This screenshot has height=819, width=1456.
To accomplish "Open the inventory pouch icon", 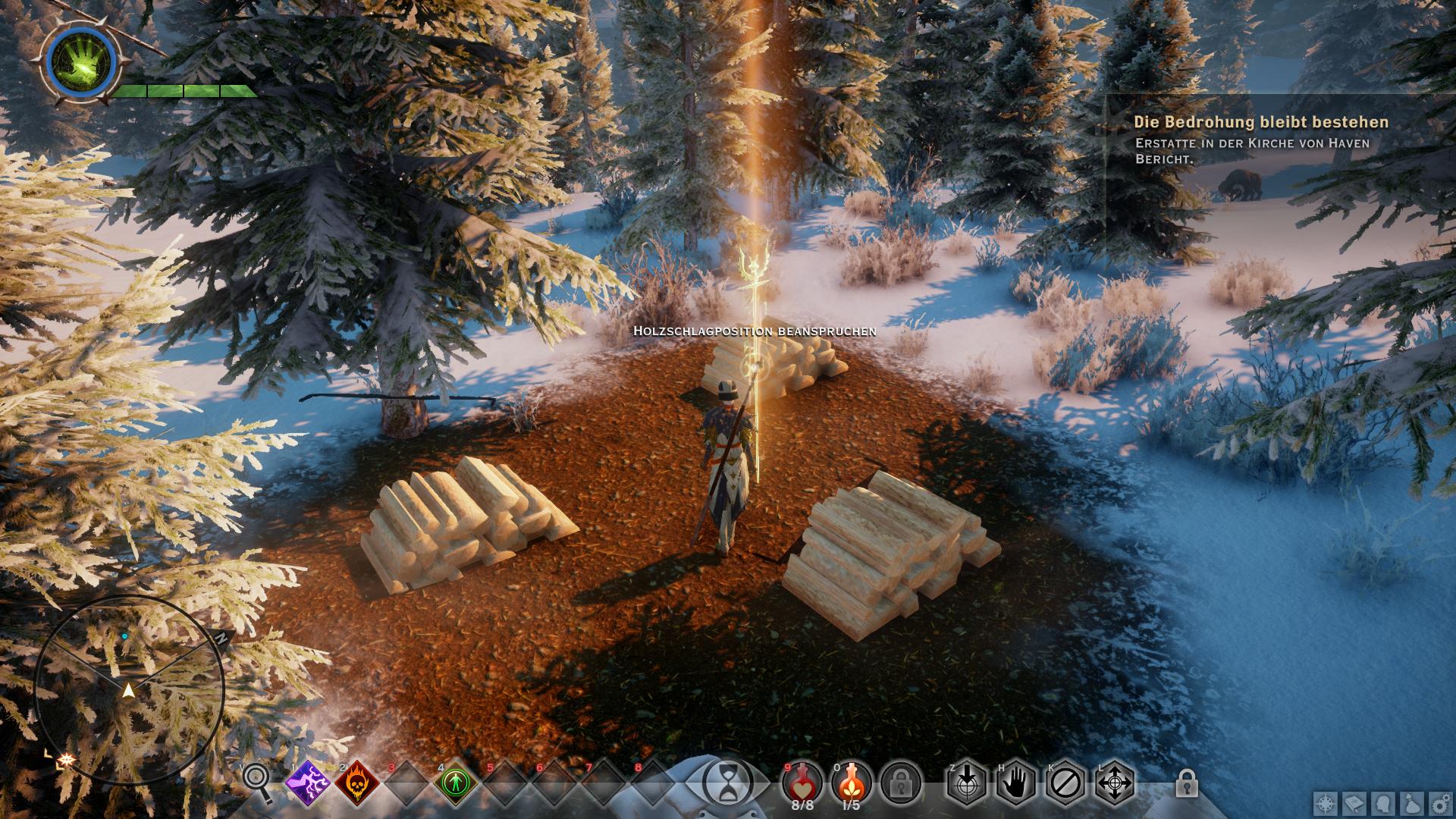I will [1412, 803].
